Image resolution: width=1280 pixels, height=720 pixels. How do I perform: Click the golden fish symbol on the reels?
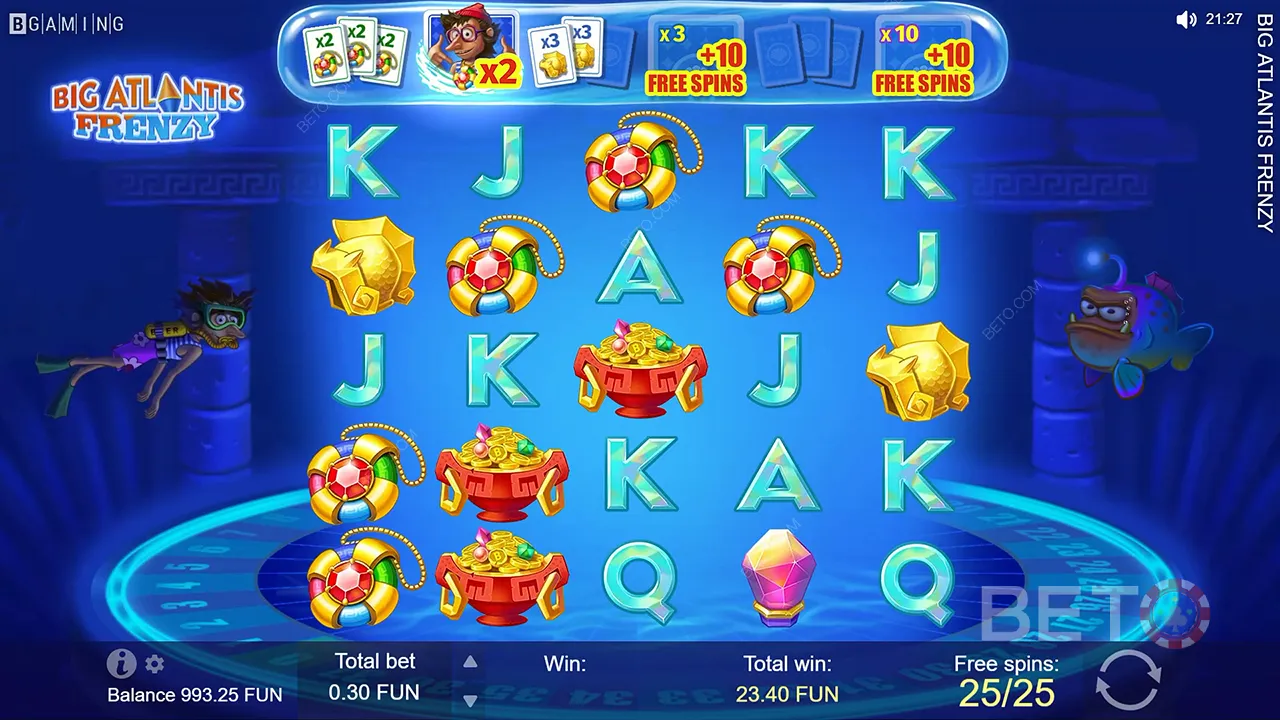point(362,265)
